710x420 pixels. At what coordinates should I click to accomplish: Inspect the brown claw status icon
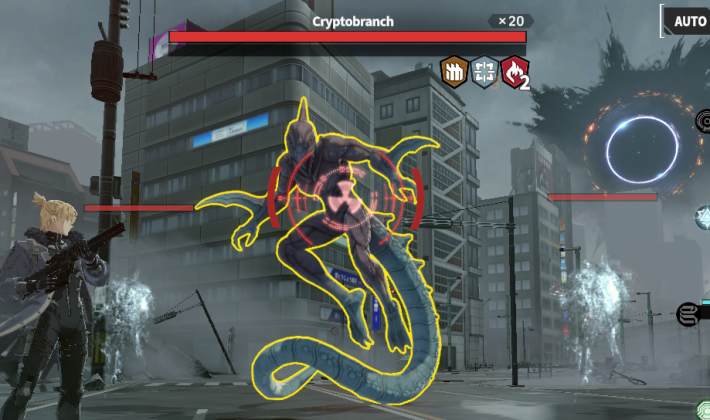point(454,70)
